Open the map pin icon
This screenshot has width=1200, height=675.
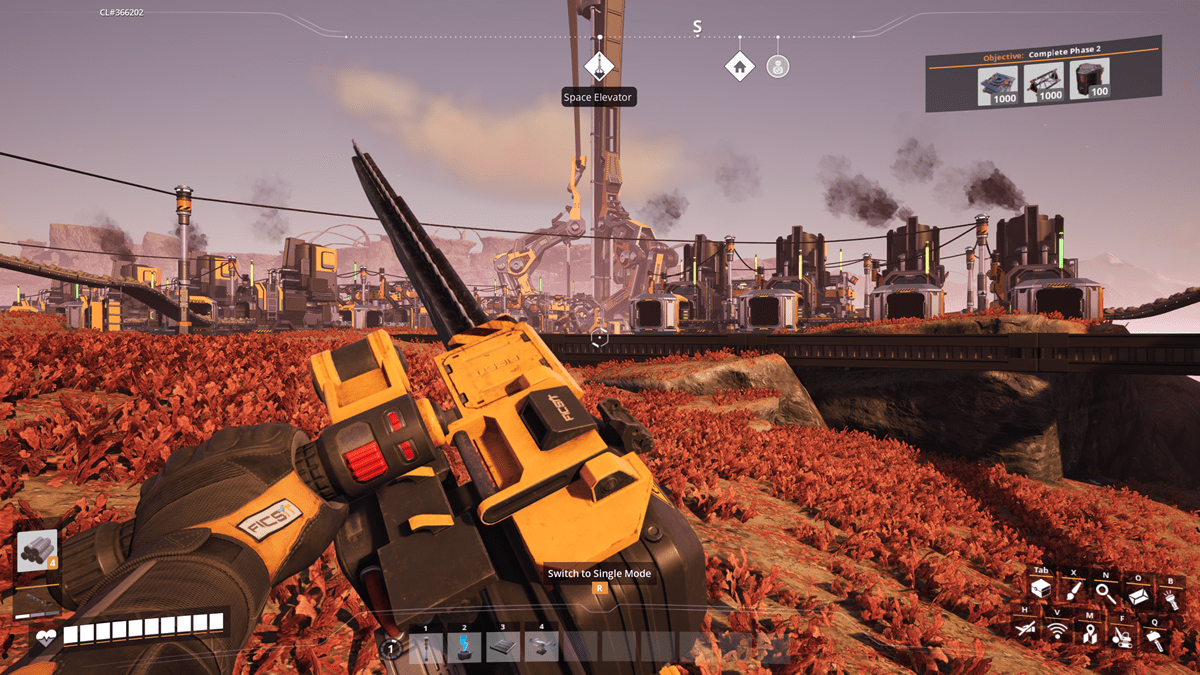(x=1089, y=633)
